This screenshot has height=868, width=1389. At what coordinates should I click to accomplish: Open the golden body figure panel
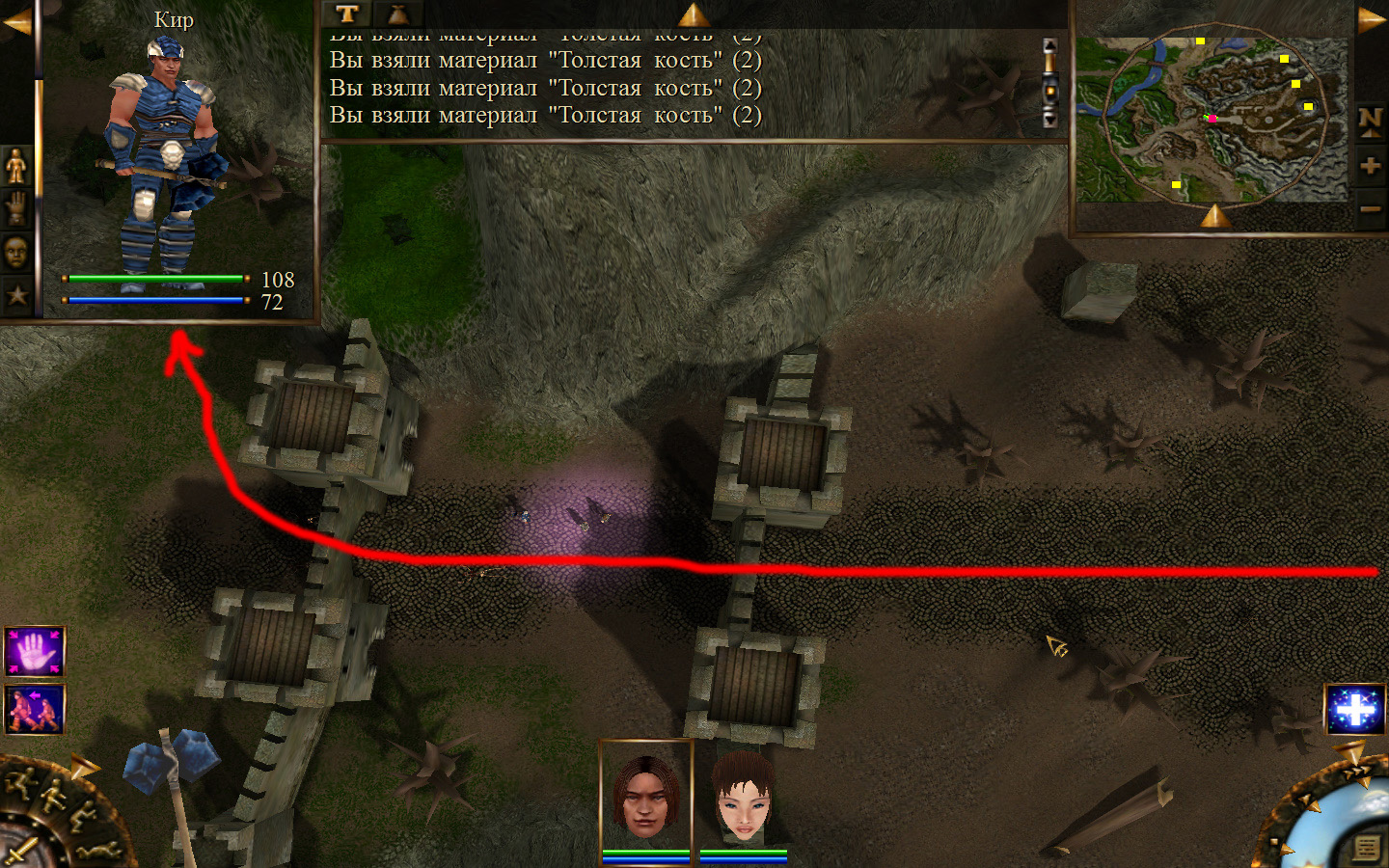click(x=16, y=167)
